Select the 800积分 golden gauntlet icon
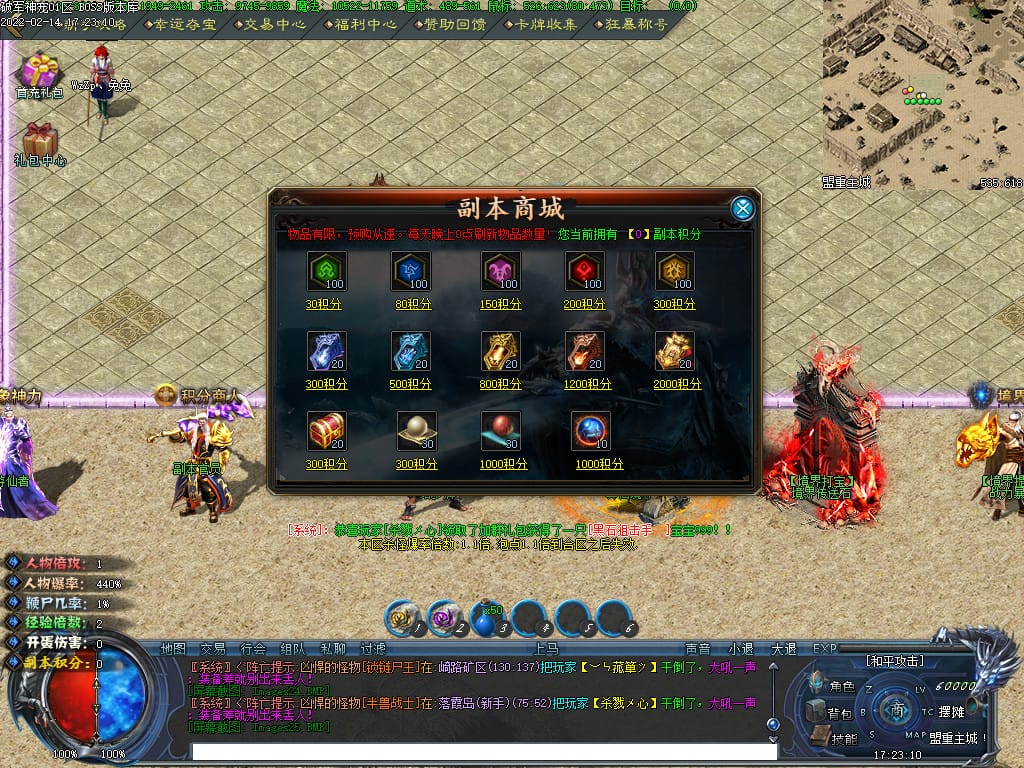 (500, 351)
